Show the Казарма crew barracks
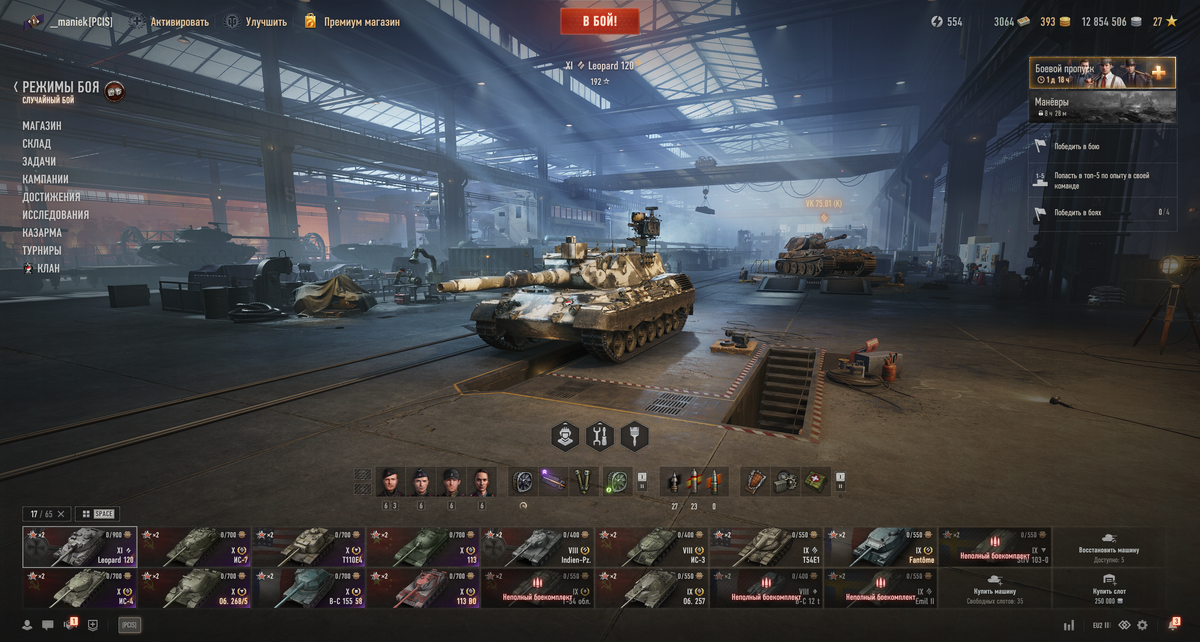This screenshot has height=642, width=1200. [x=42, y=232]
